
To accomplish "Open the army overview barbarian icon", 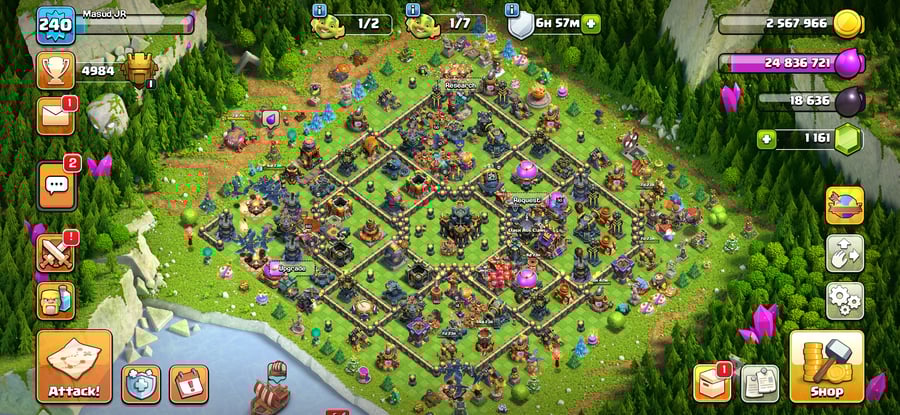I will [56, 299].
